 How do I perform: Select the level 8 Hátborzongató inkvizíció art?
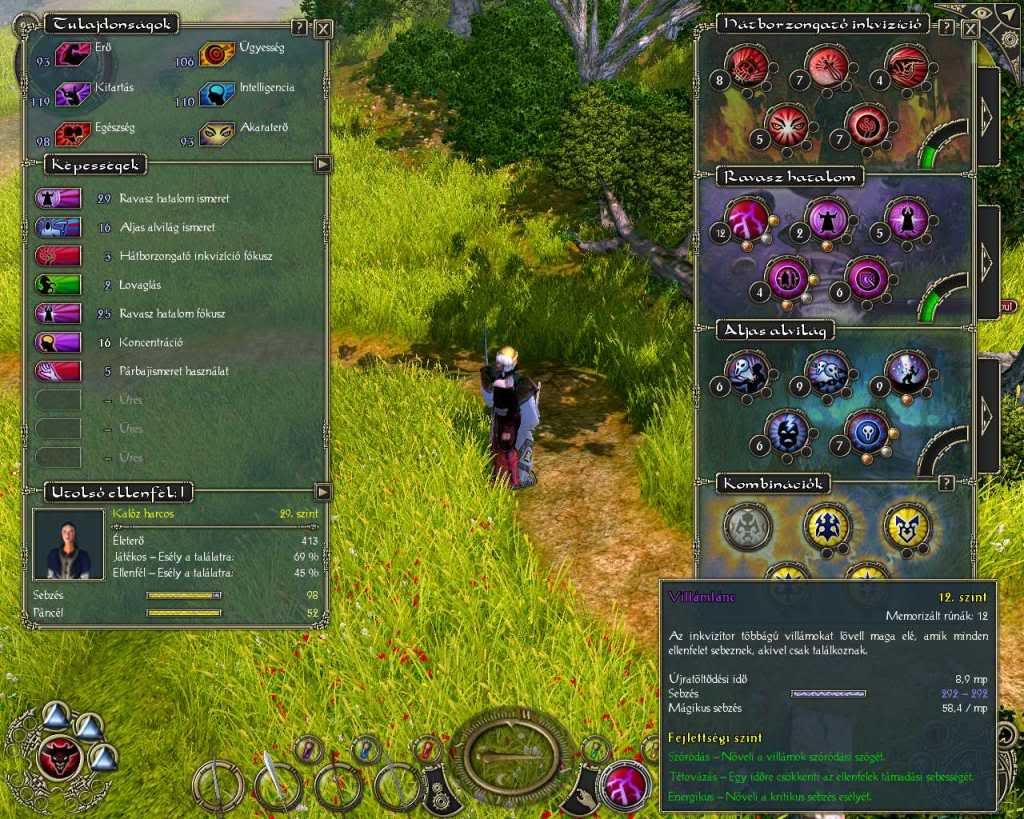748,66
